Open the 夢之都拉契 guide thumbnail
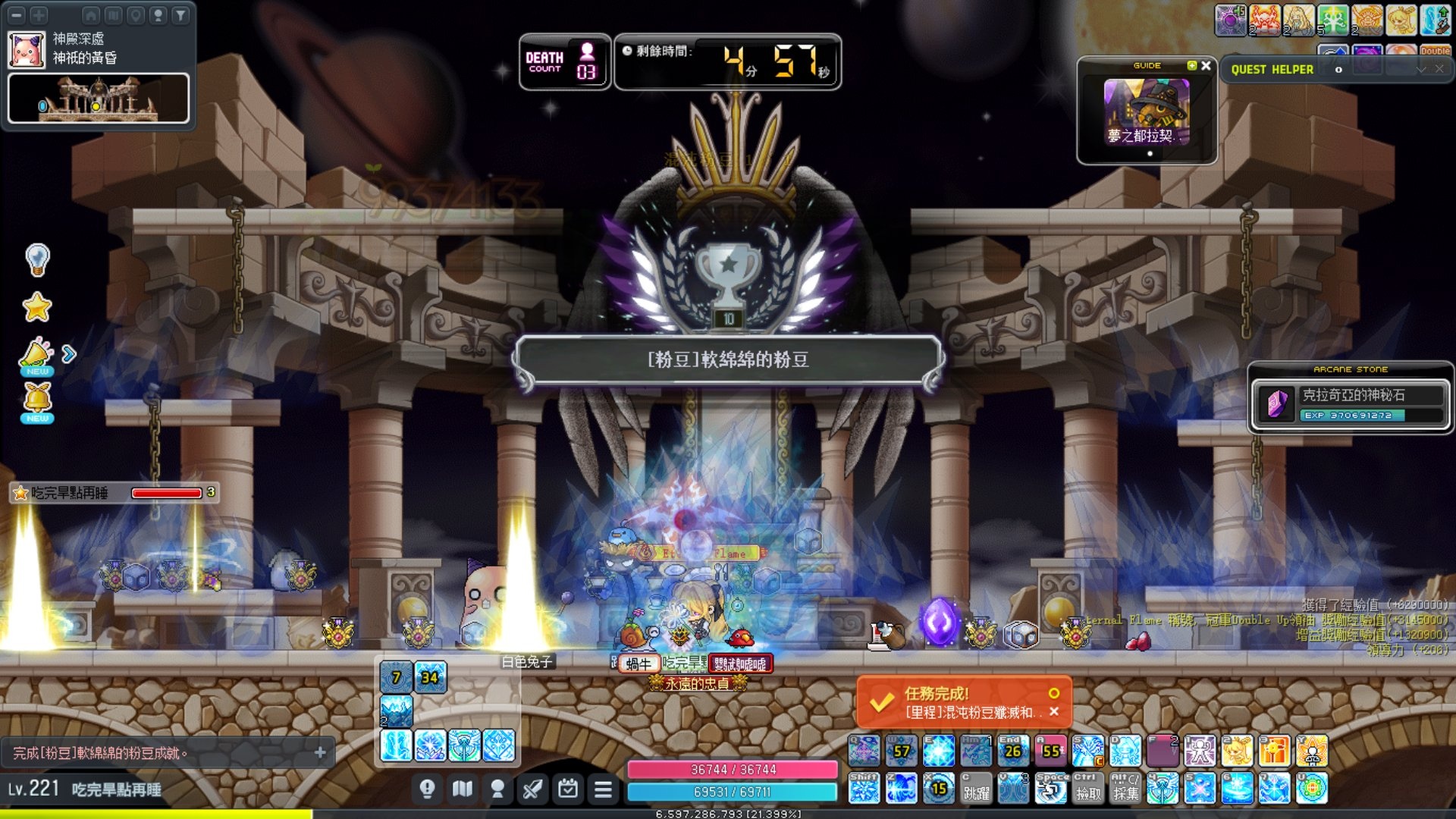The image size is (1456, 819). pos(1147,112)
